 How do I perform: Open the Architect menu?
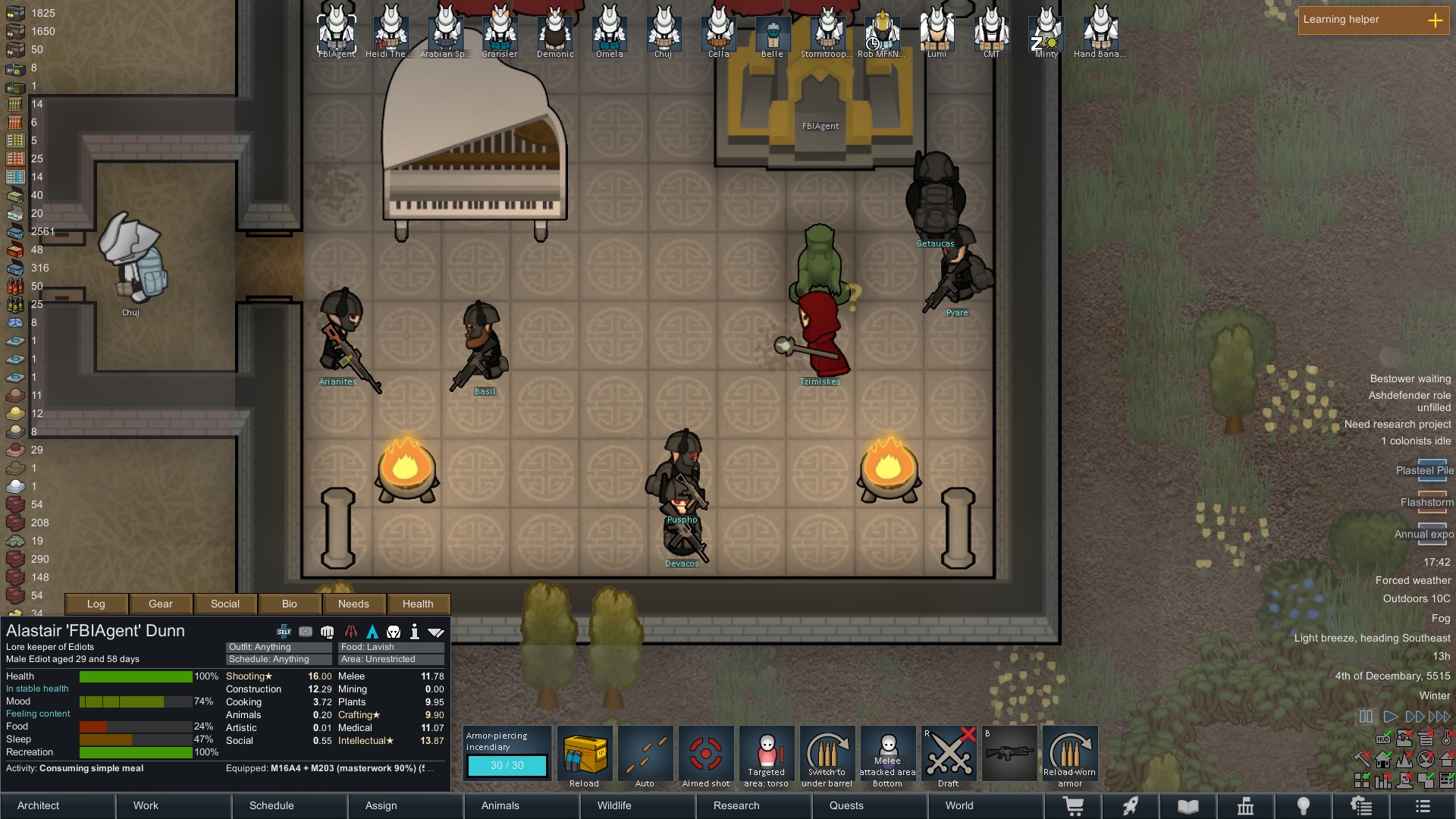tap(58, 805)
